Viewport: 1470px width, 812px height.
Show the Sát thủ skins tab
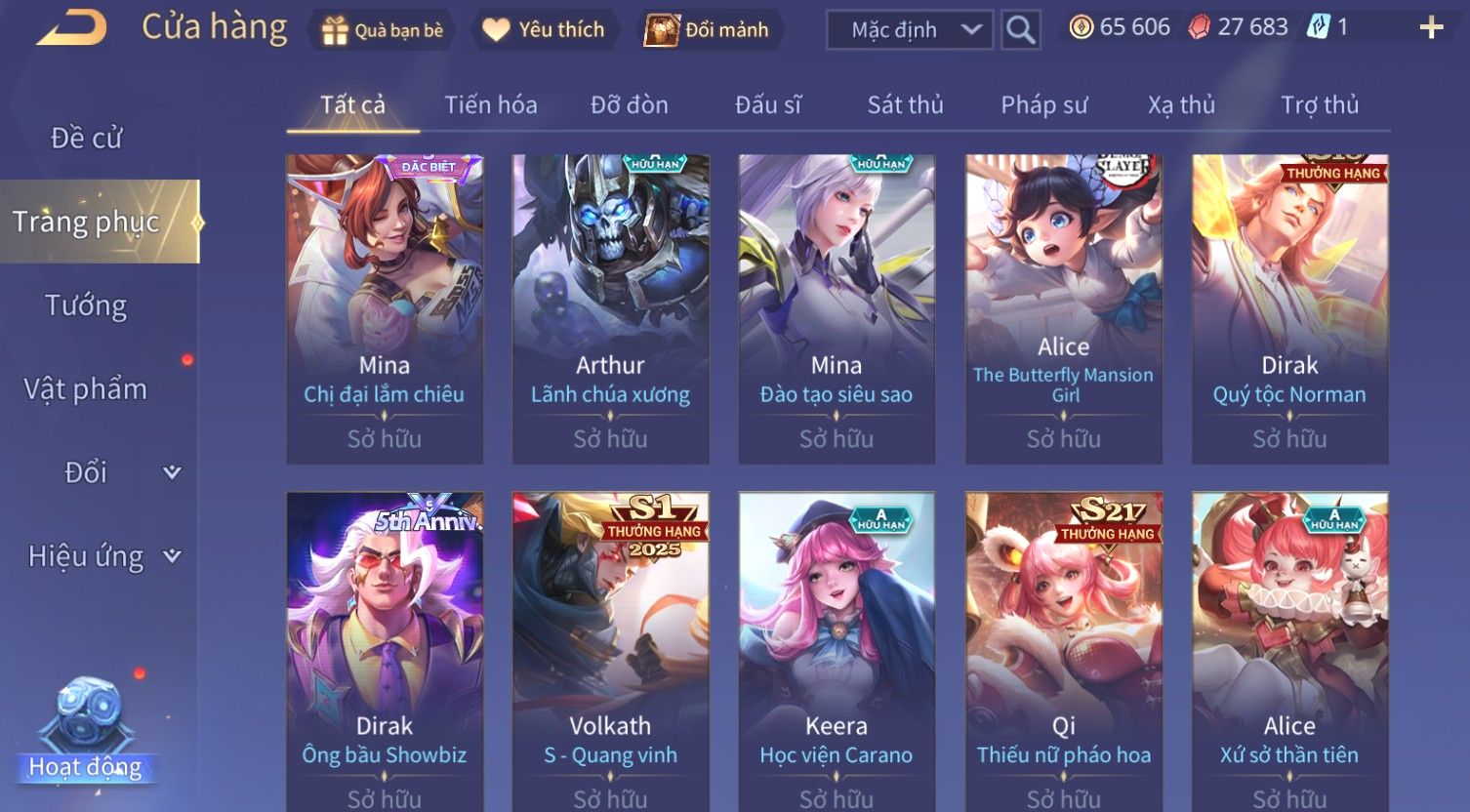(x=905, y=105)
